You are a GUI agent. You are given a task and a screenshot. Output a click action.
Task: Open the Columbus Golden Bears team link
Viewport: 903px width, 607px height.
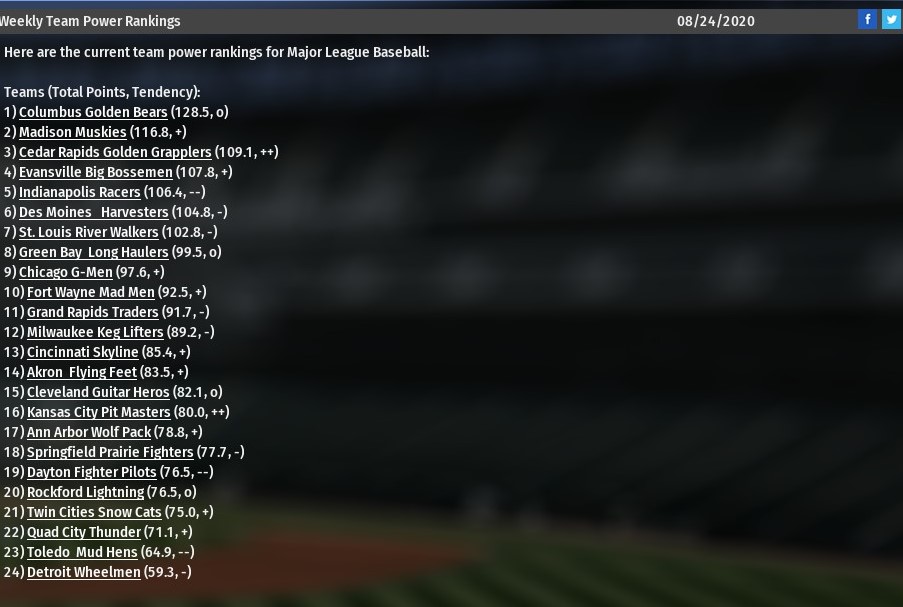click(x=93, y=112)
